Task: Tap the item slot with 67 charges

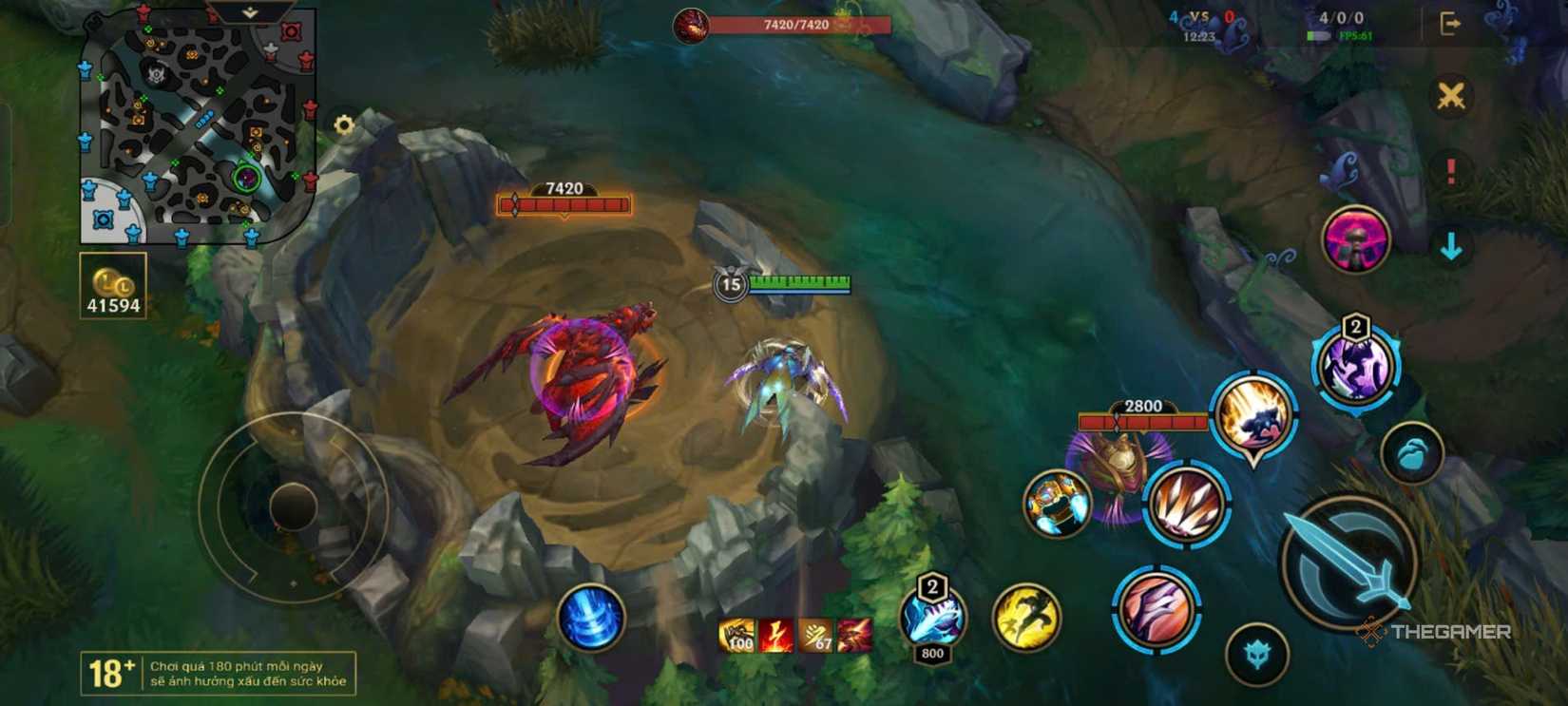Action: (818, 635)
